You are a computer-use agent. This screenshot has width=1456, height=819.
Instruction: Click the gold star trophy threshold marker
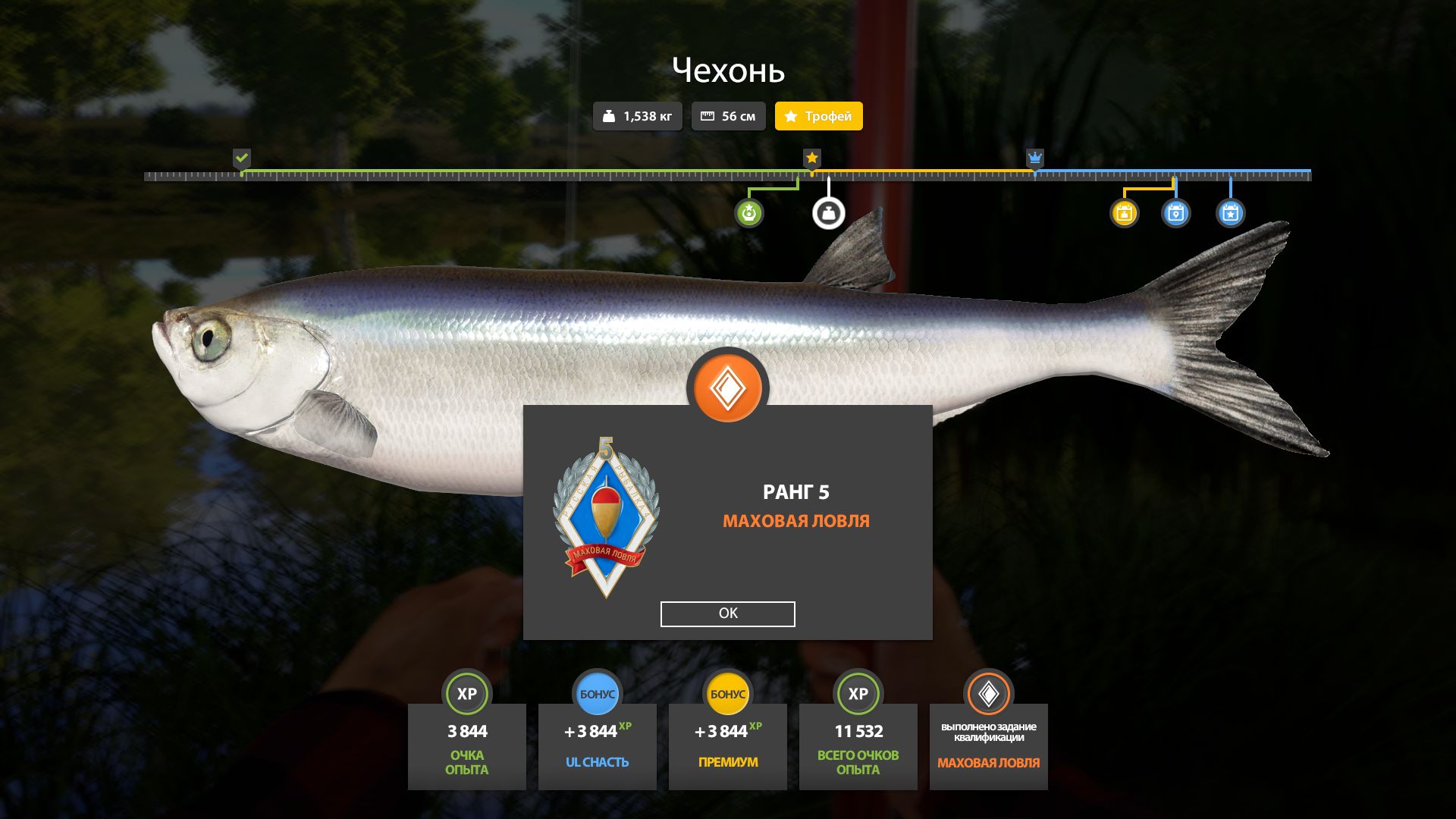point(811,158)
